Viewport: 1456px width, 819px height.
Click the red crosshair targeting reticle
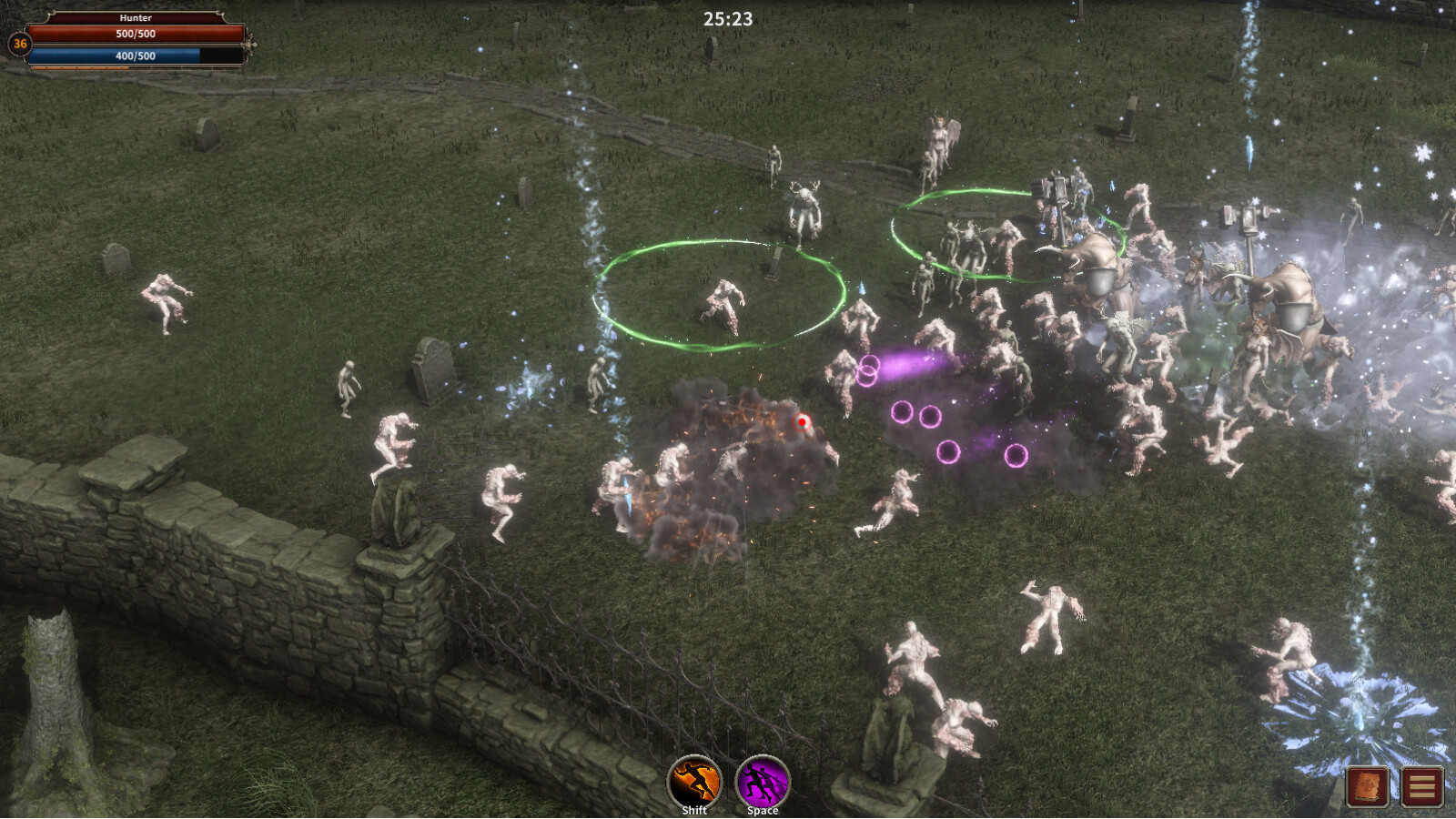(802, 421)
